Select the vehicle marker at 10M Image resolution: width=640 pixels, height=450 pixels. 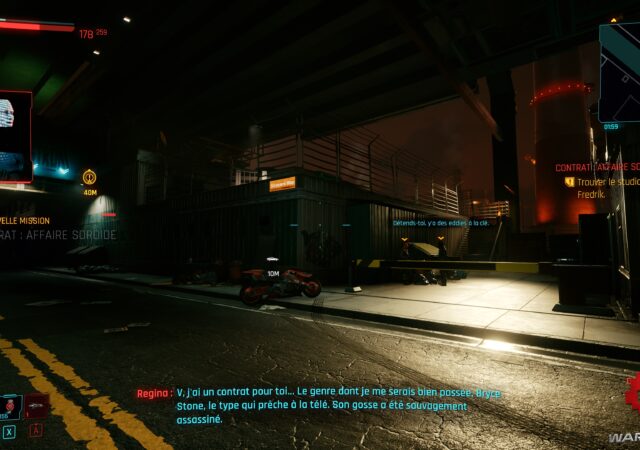pos(273,262)
